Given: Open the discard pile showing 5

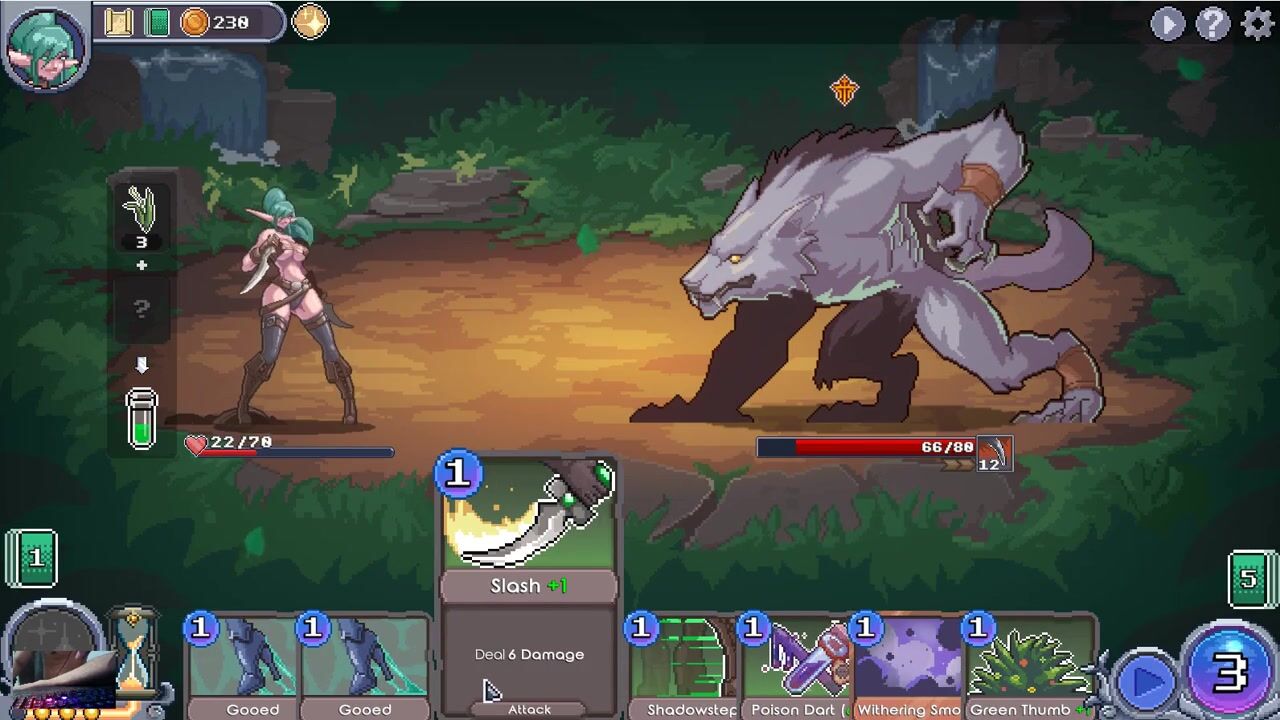Looking at the screenshot, I should tap(1250, 578).
